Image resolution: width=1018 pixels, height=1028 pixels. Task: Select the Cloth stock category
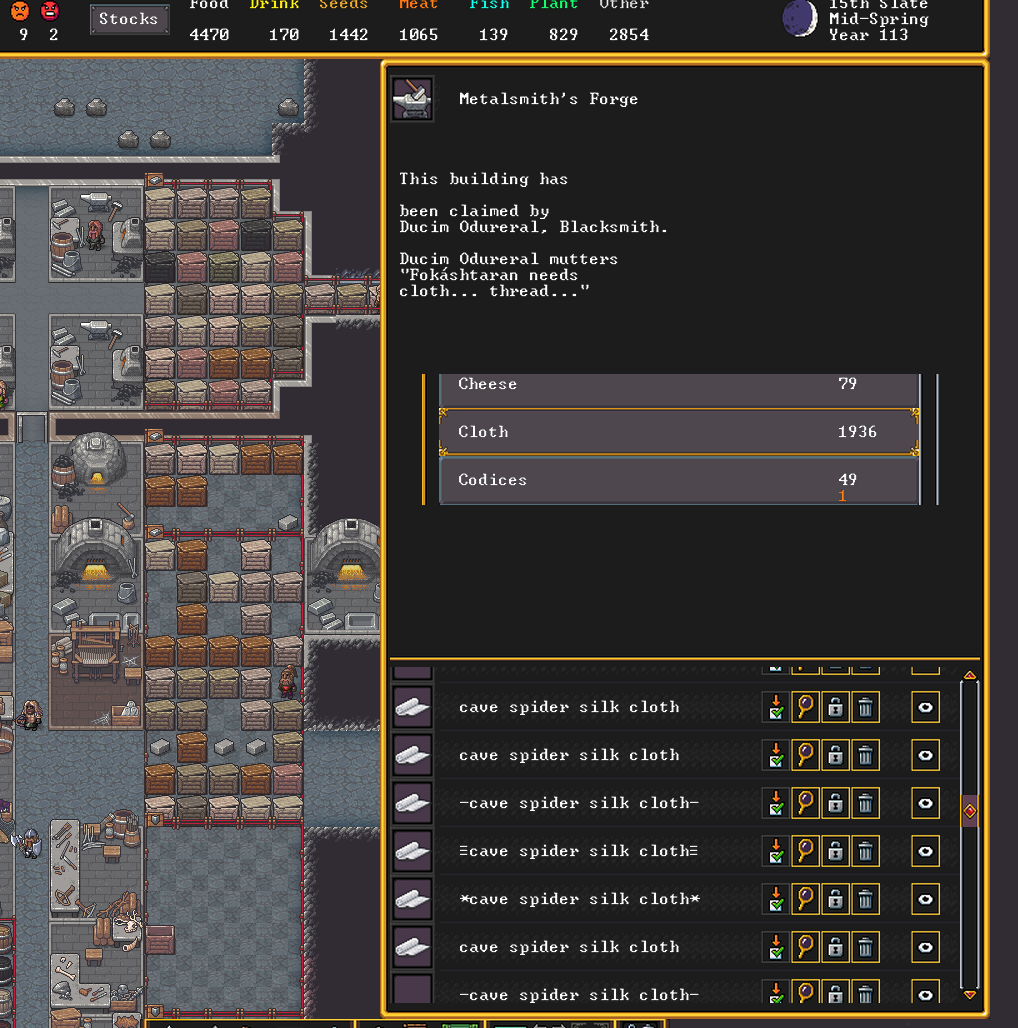tap(679, 432)
